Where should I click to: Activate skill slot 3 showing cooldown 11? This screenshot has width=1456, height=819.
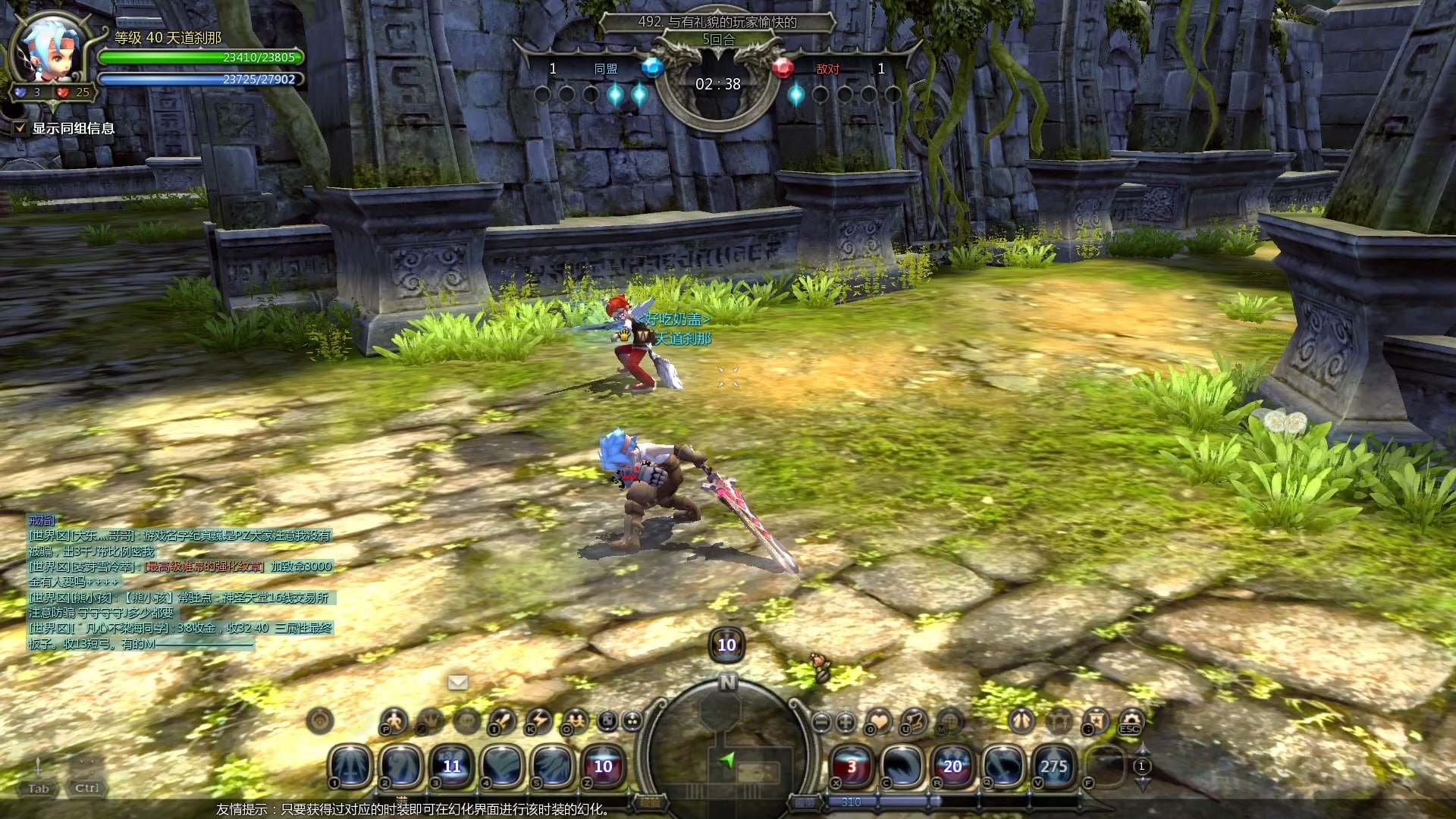[x=452, y=765]
